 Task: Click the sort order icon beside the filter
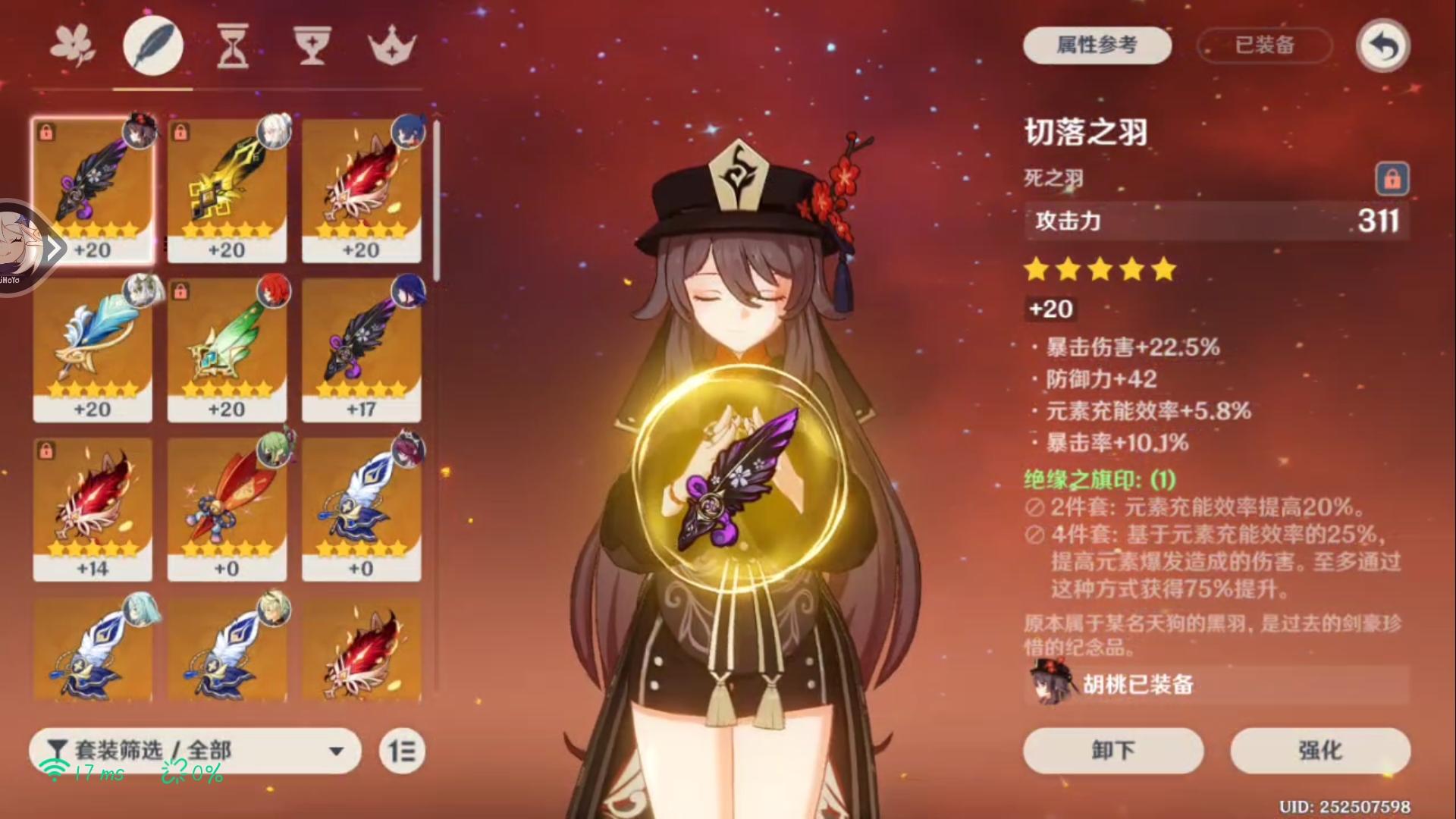[401, 751]
